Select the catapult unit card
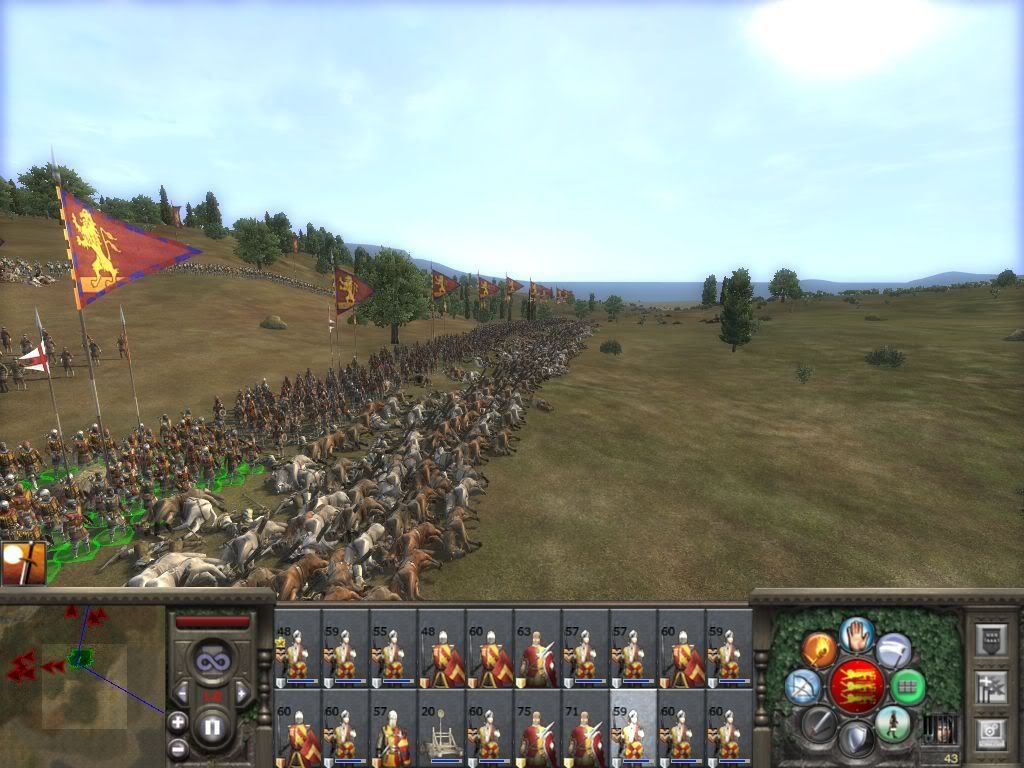 coord(441,729)
